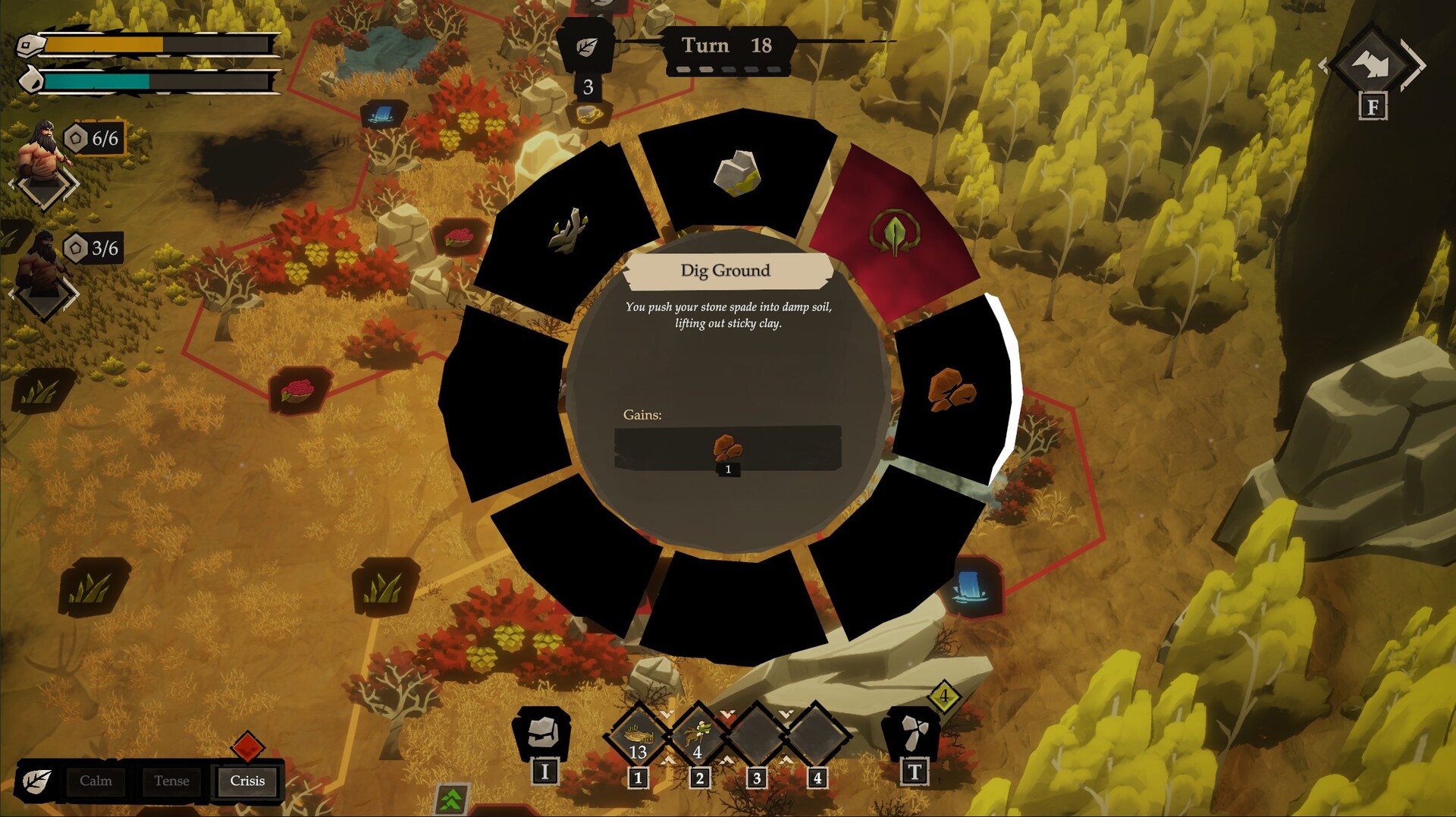Select the bearded character with 3/6 points
This screenshot has width=1456, height=817.
pyautogui.click(x=42, y=264)
